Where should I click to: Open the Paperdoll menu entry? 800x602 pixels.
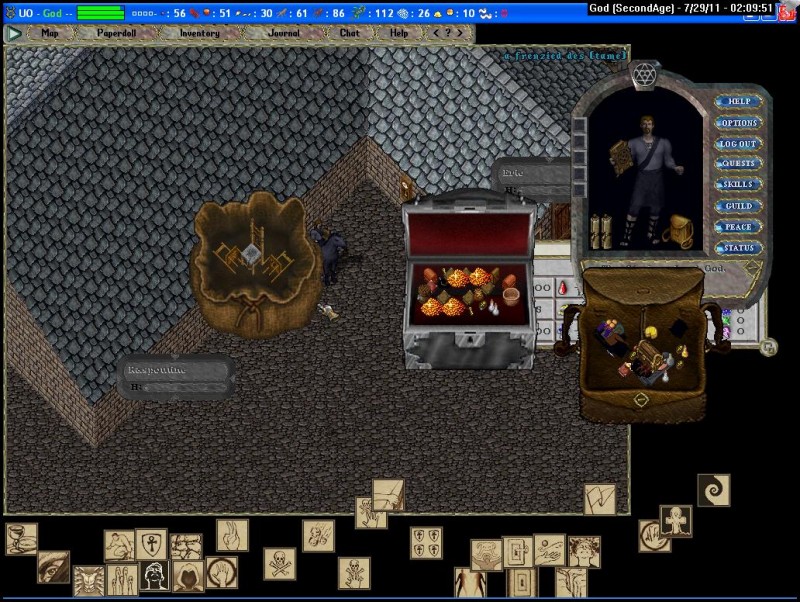pos(116,33)
